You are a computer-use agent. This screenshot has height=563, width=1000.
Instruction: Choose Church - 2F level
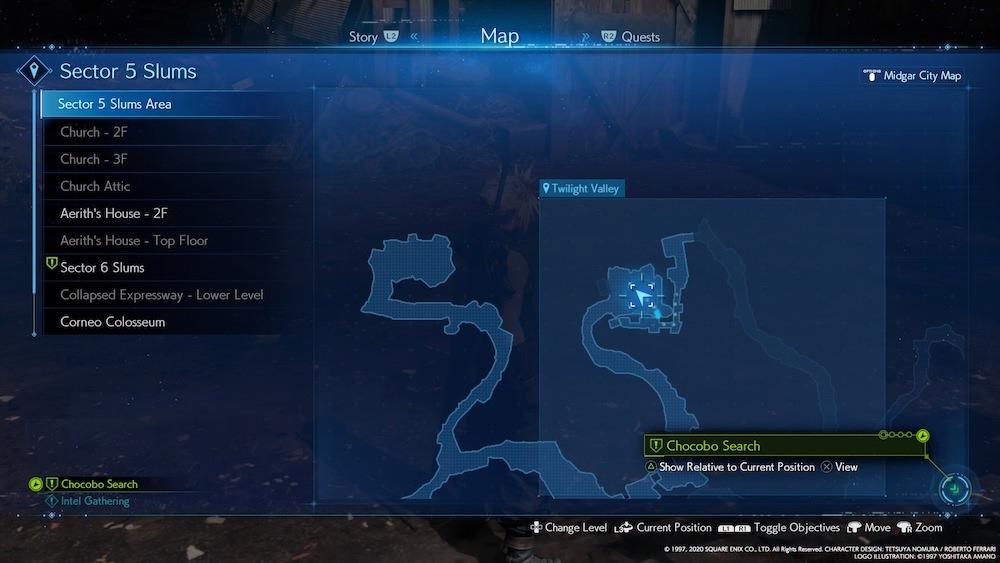(x=93, y=132)
